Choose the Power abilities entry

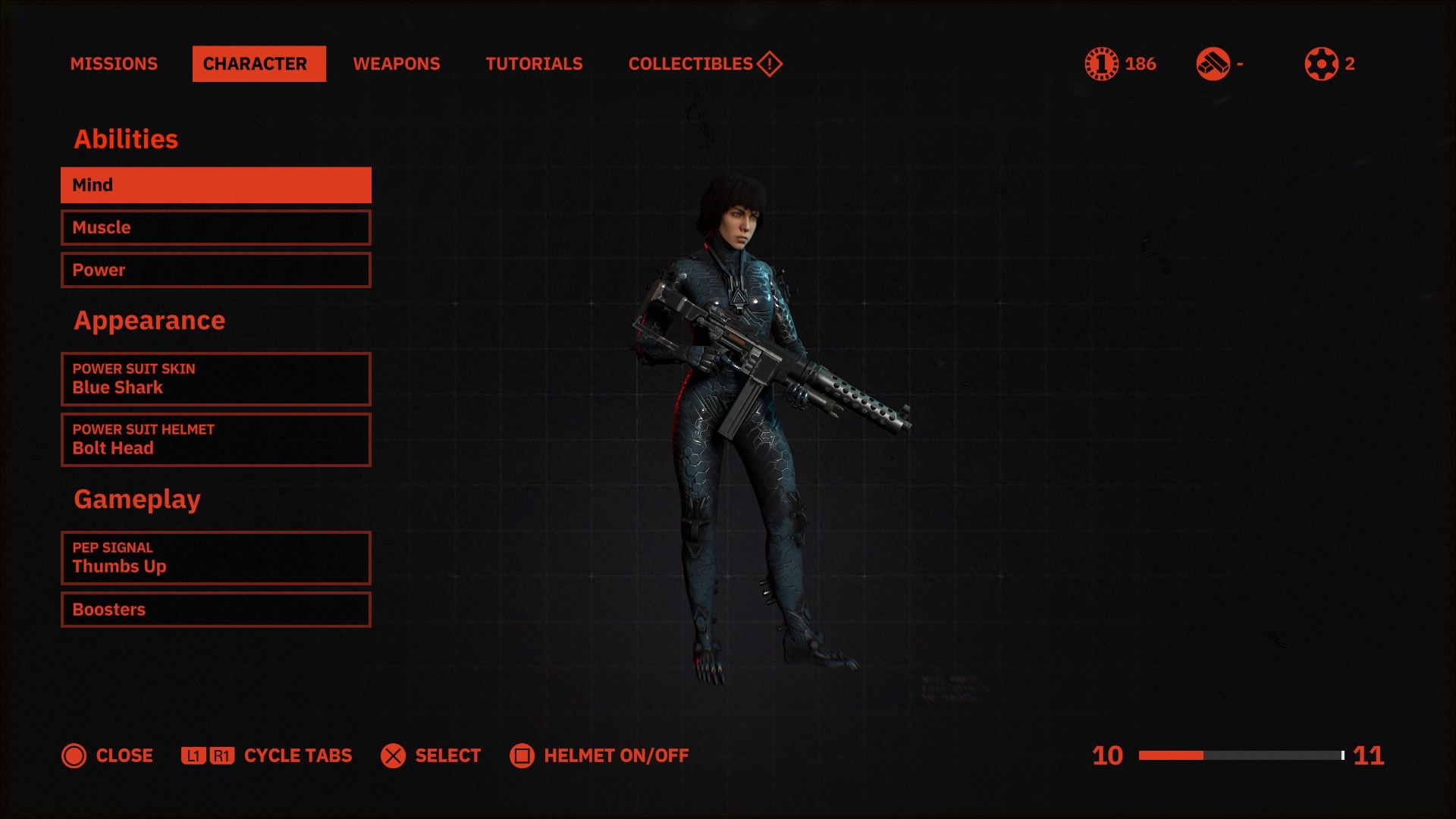click(215, 270)
